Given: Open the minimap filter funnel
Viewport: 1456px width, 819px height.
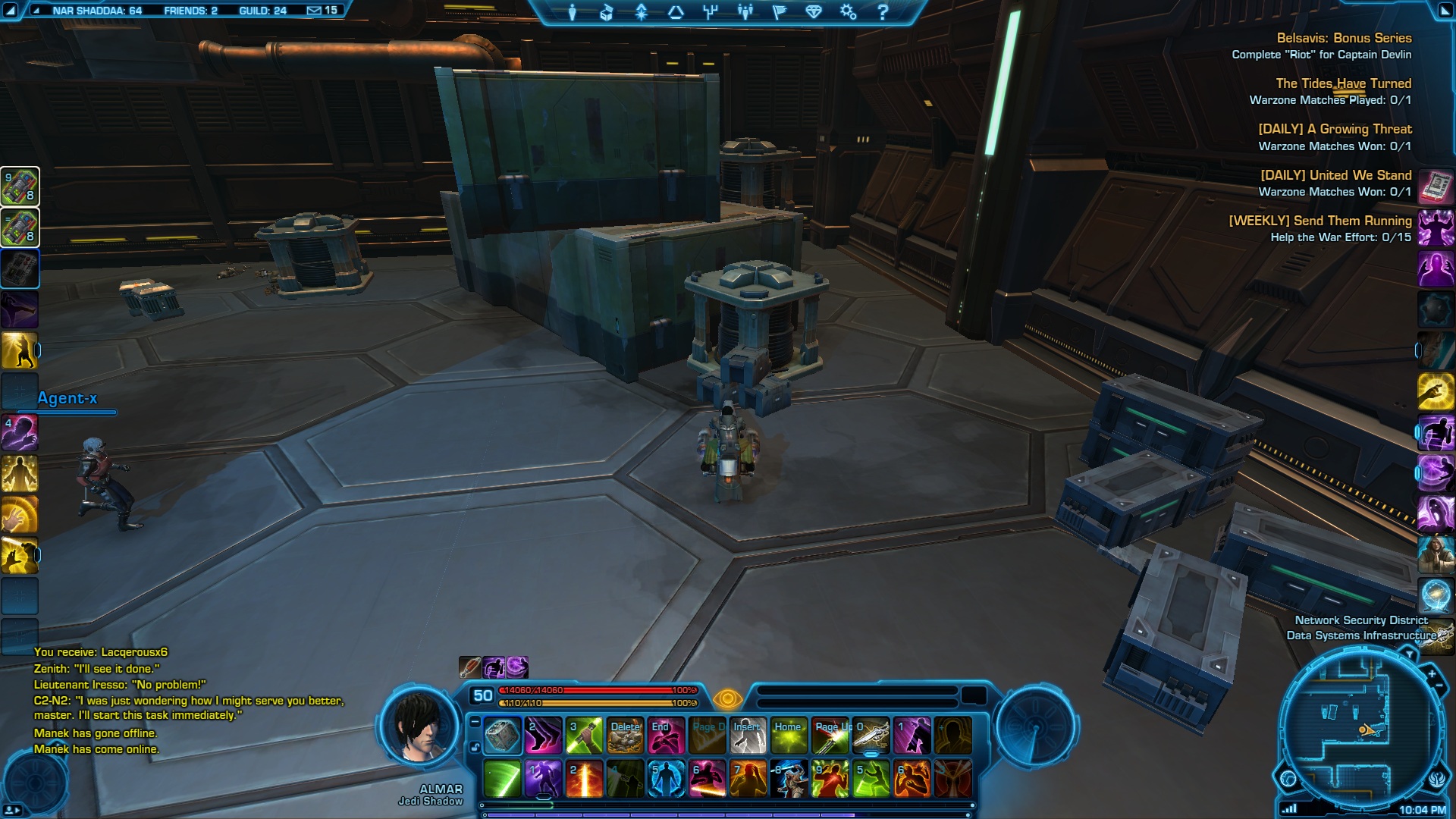Looking at the screenshot, I should pyautogui.click(x=1409, y=654).
